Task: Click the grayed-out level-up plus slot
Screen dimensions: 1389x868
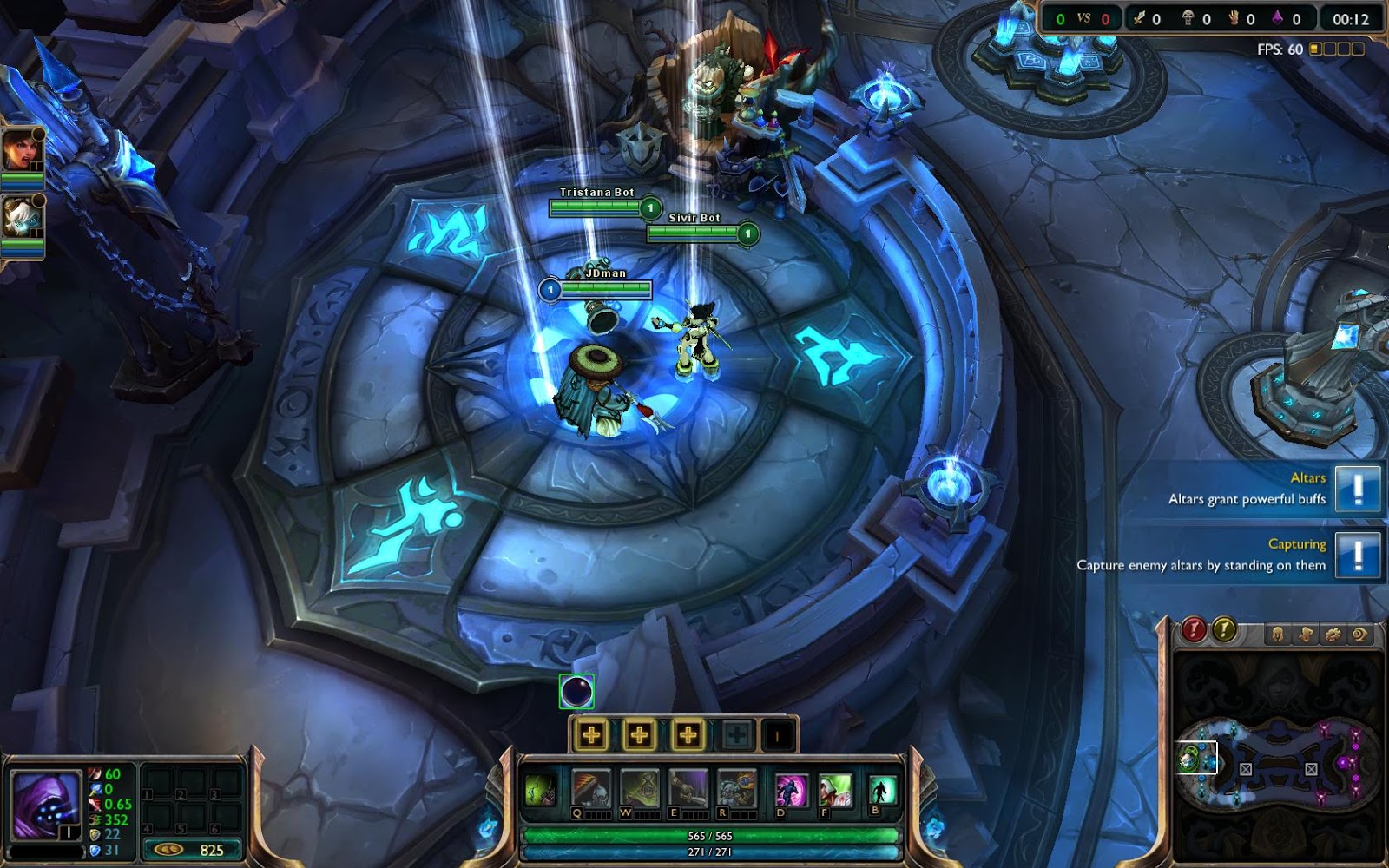Action: tap(735, 736)
